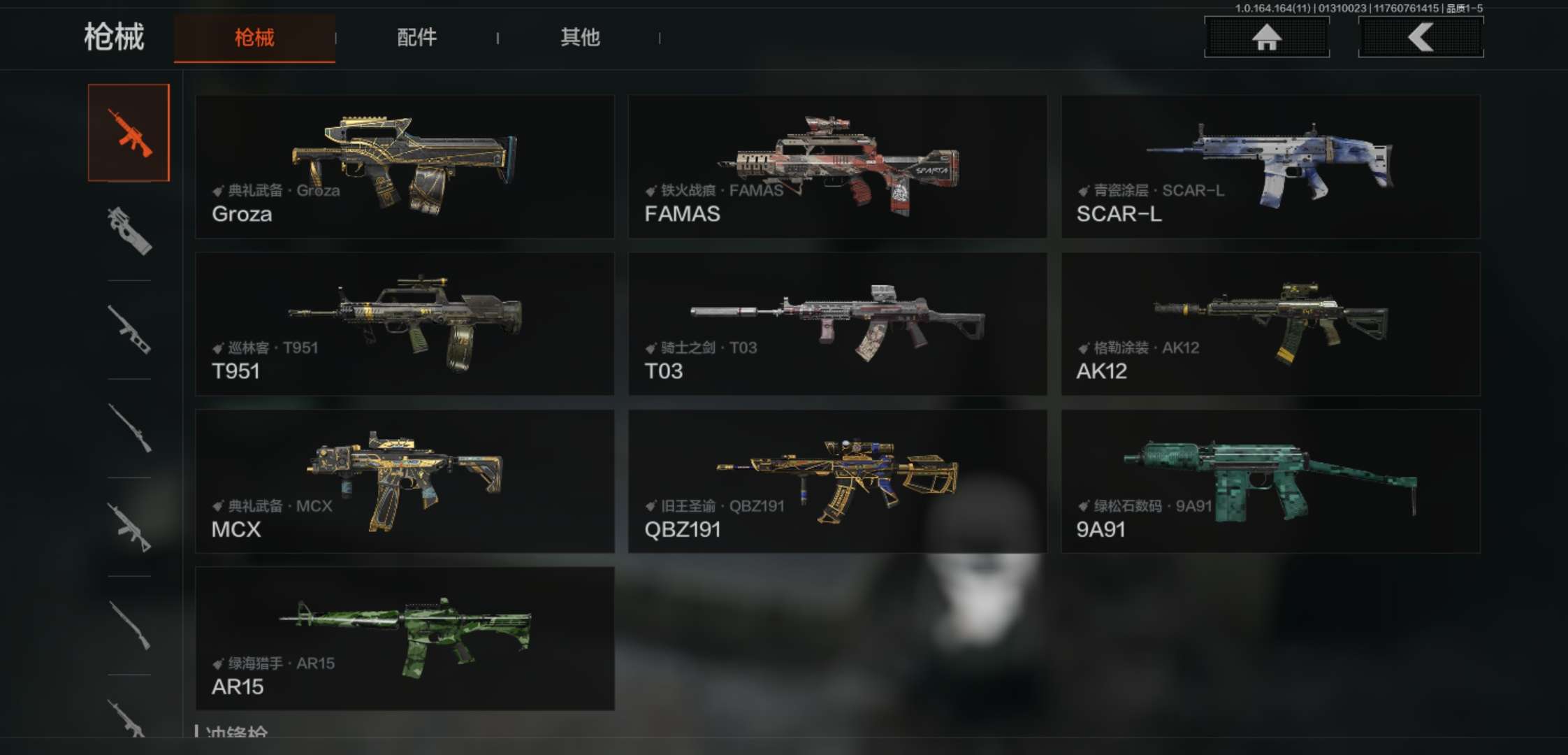Open the SCAR-L weapon card

point(1270,167)
